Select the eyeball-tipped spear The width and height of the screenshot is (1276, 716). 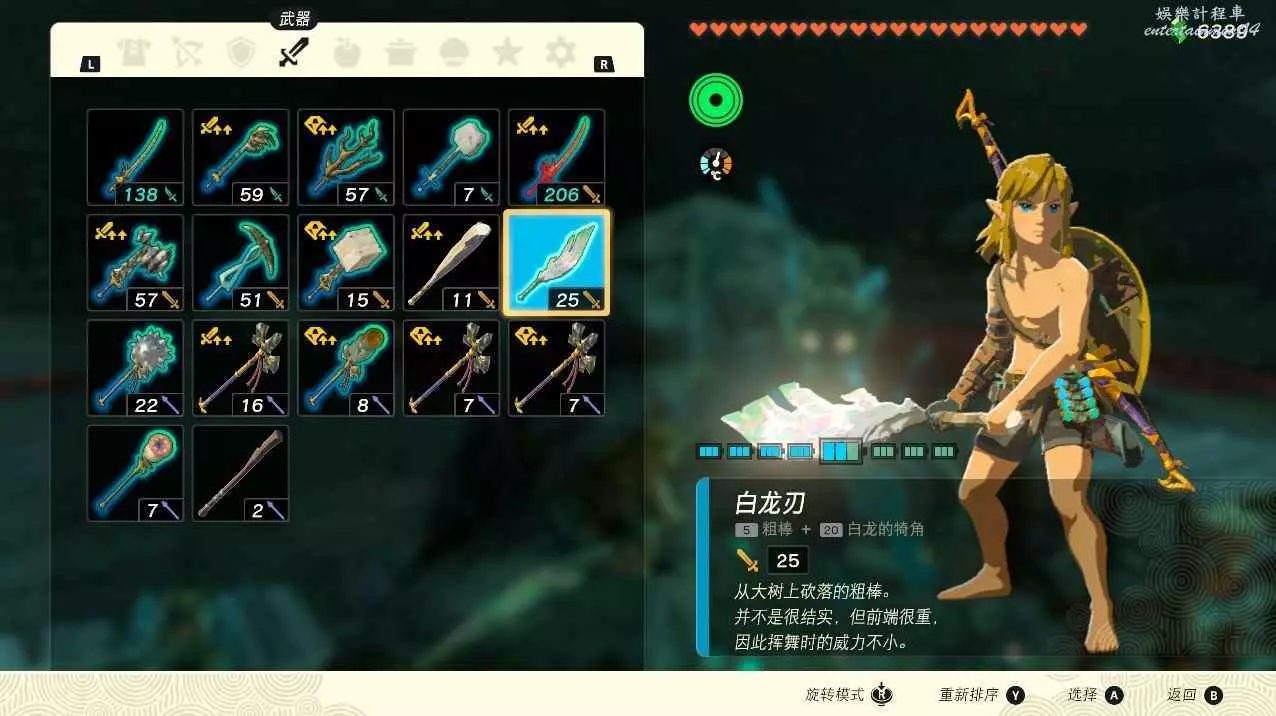(x=135, y=473)
